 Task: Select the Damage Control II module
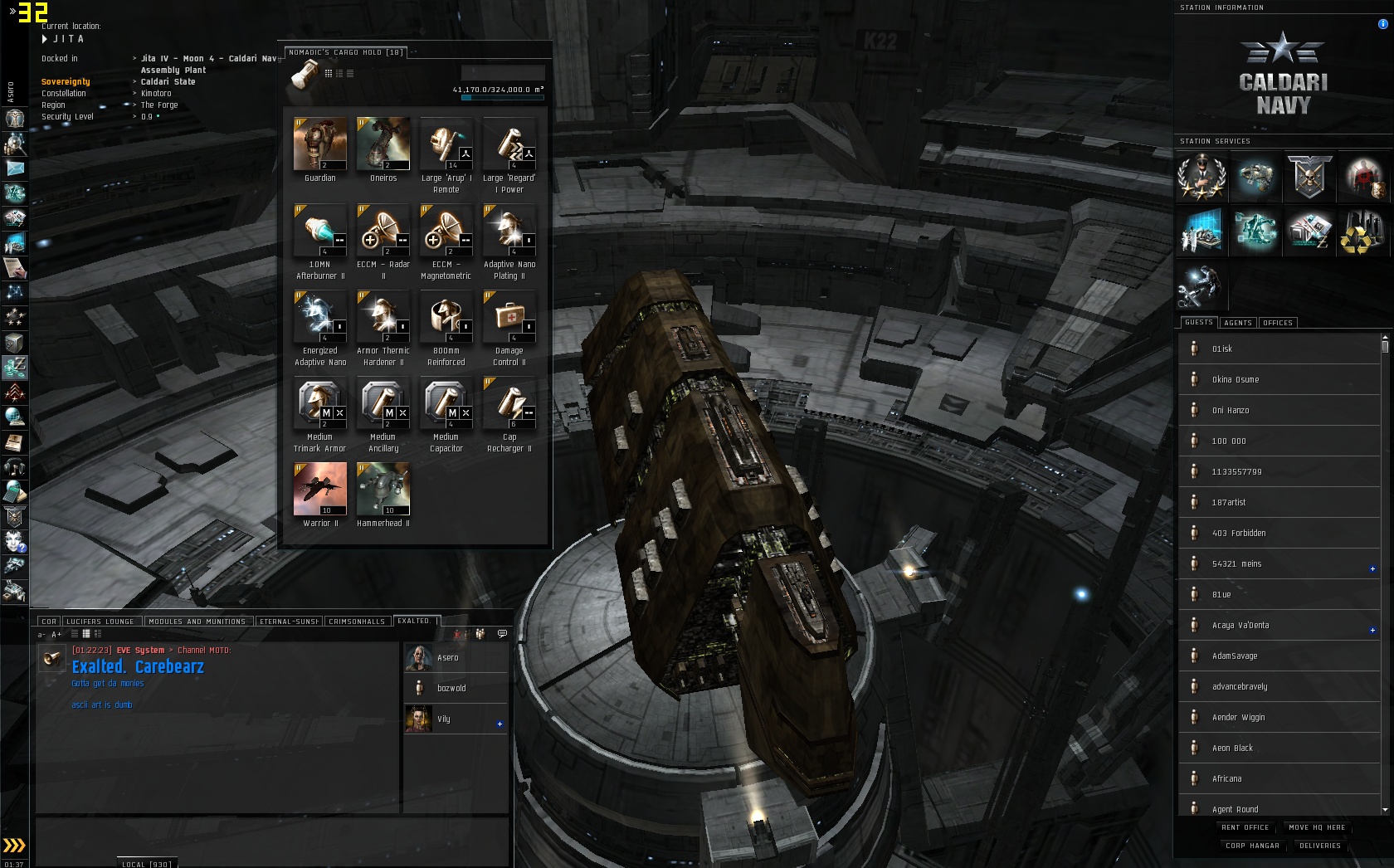click(509, 317)
